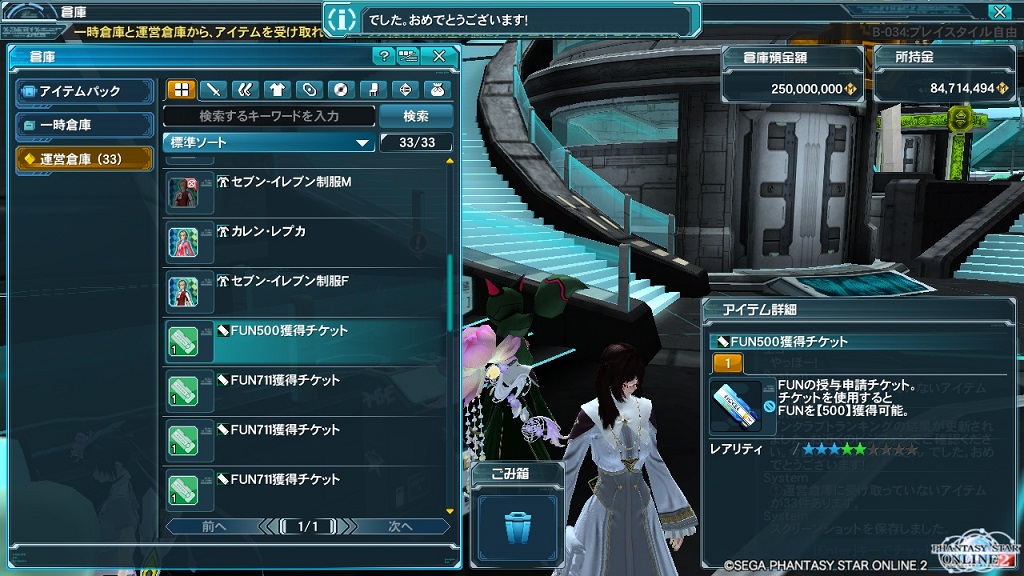This screenshot has width=1024, height=576.
Task: Filter storage by weapons sword icon
Action: click(213, 90)
